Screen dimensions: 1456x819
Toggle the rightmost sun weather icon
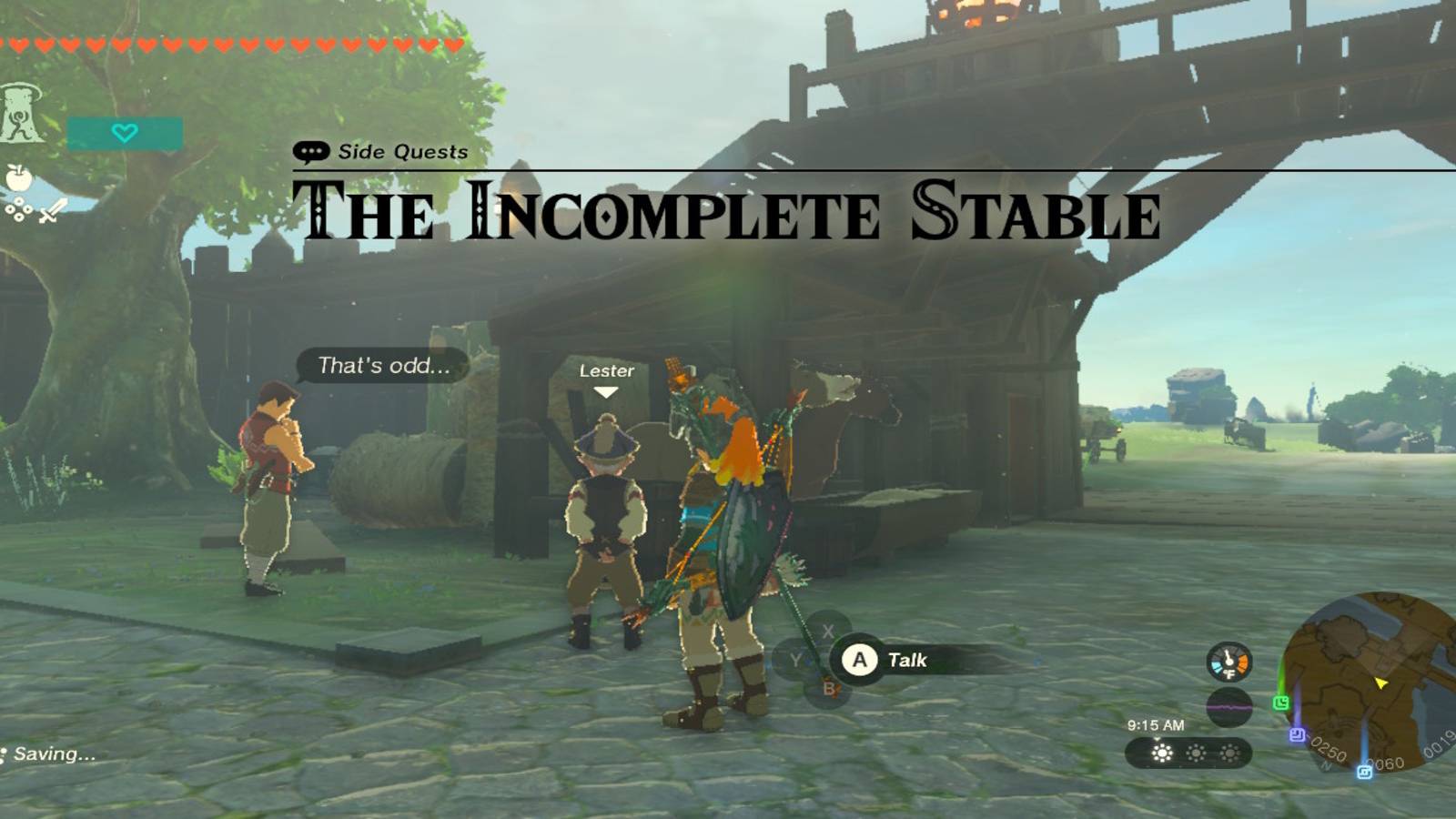(1228, 753)
